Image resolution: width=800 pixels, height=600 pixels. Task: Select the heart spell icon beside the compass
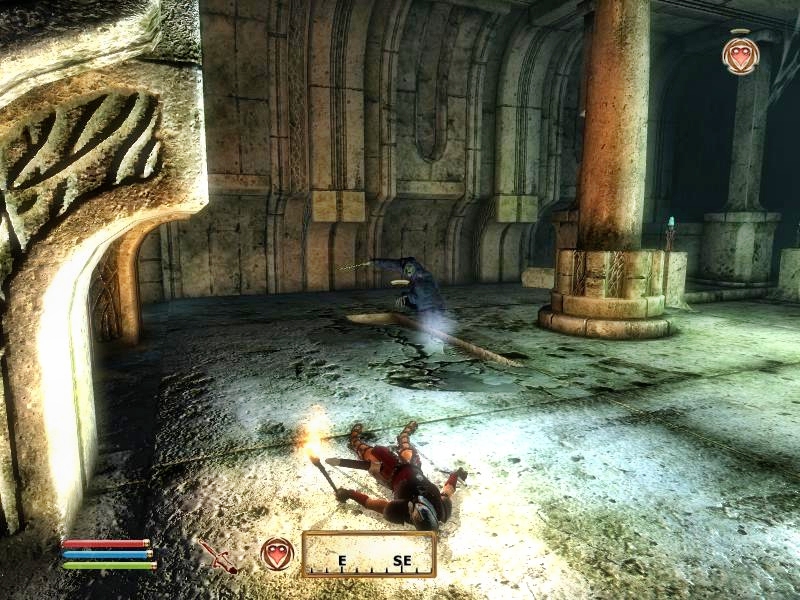(277, 554)
